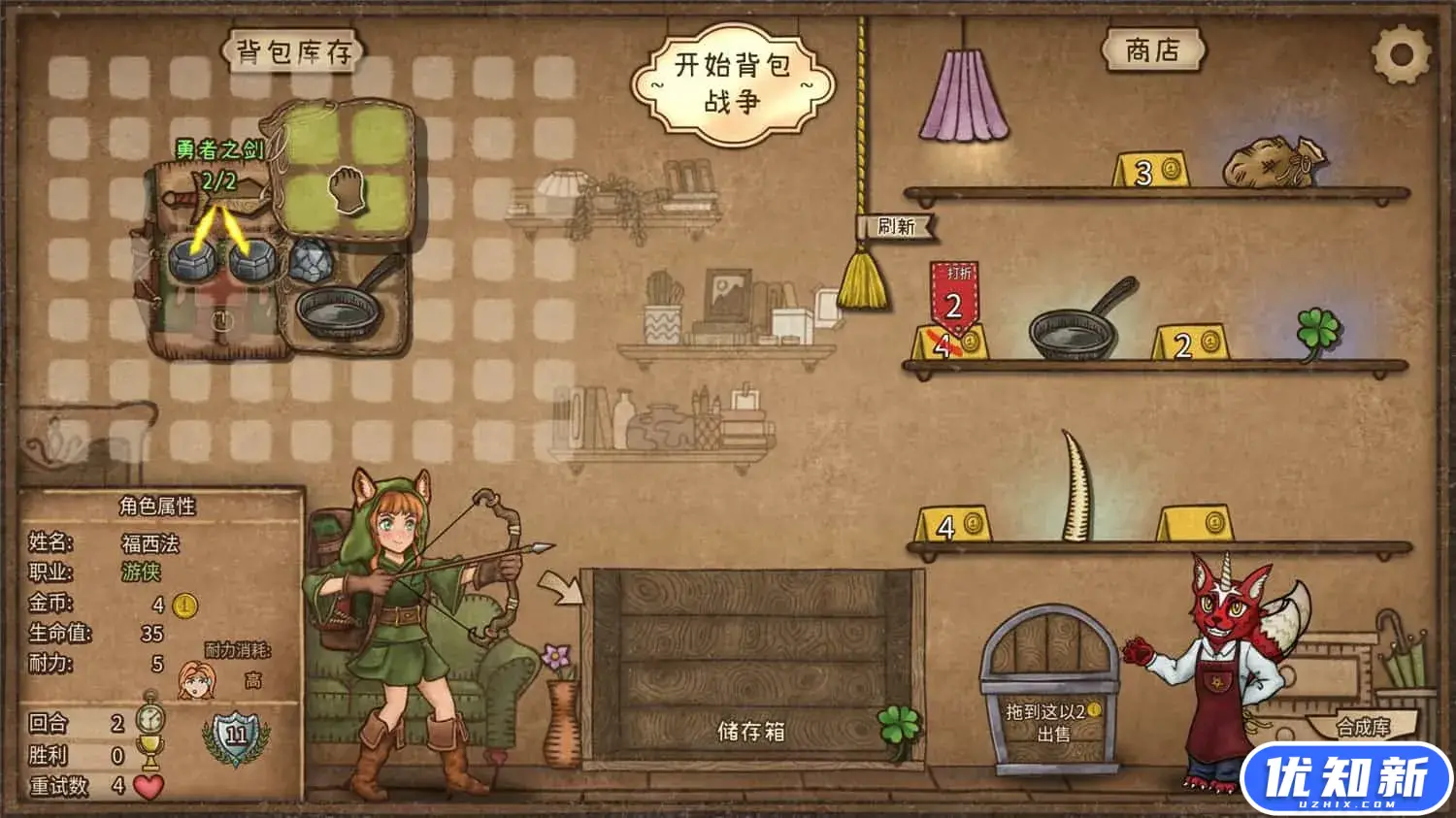The height and width of the screenshot is (818, 1456).
Task: Click the 商店 shop banner
Action: pyautogui.click(x=1155, y=50)
